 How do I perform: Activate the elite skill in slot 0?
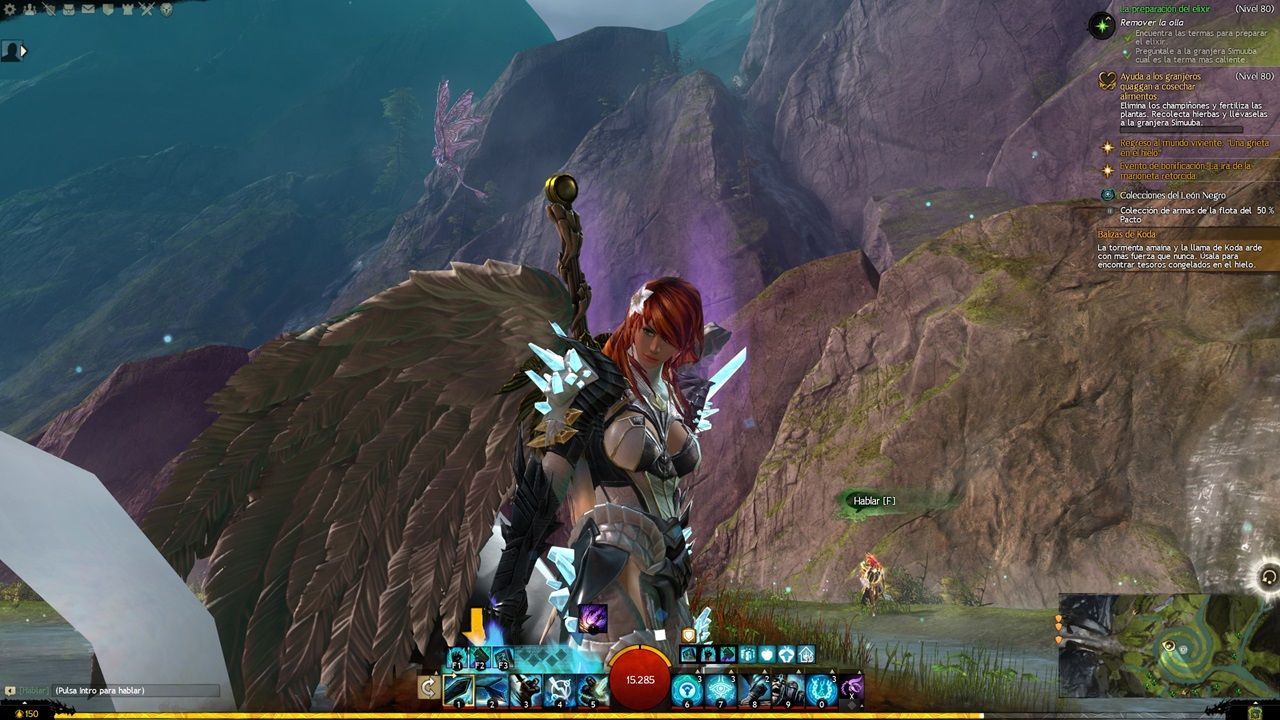[821, 689]
